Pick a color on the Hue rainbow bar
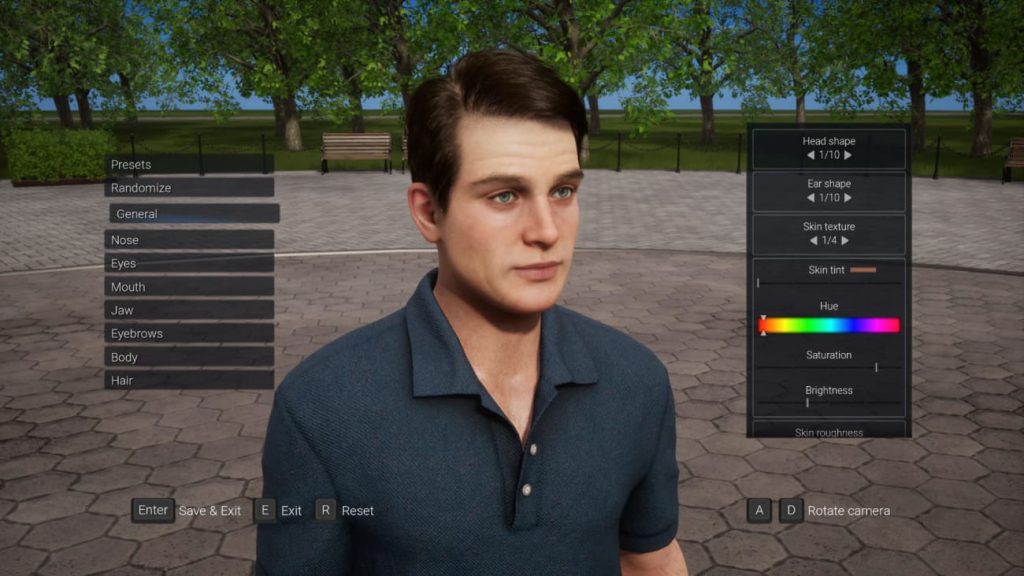Image resolution: width=1024 pixels, height=576 pixels. pyautogui.click(x=829, y=325)
